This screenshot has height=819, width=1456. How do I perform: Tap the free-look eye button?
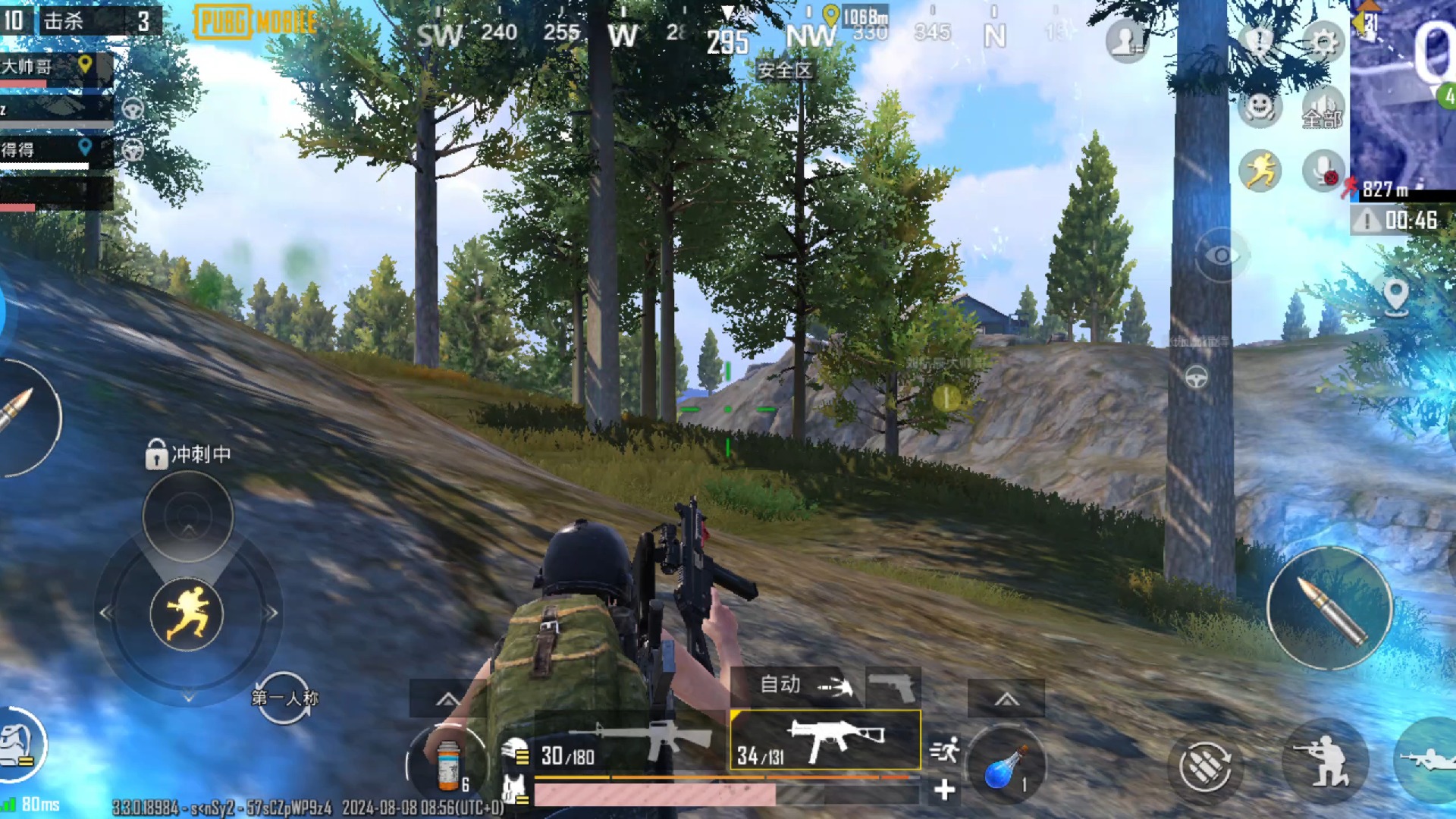pyautogui.click(x=1221, y=256)
